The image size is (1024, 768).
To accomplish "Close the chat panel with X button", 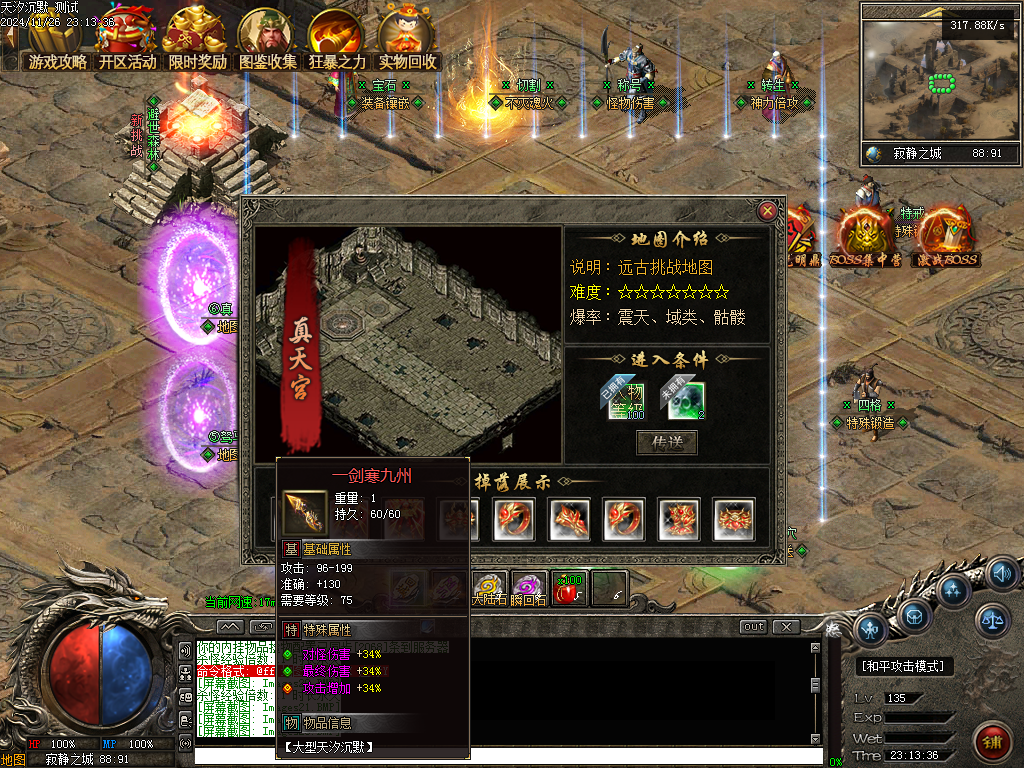I will 786,626.
